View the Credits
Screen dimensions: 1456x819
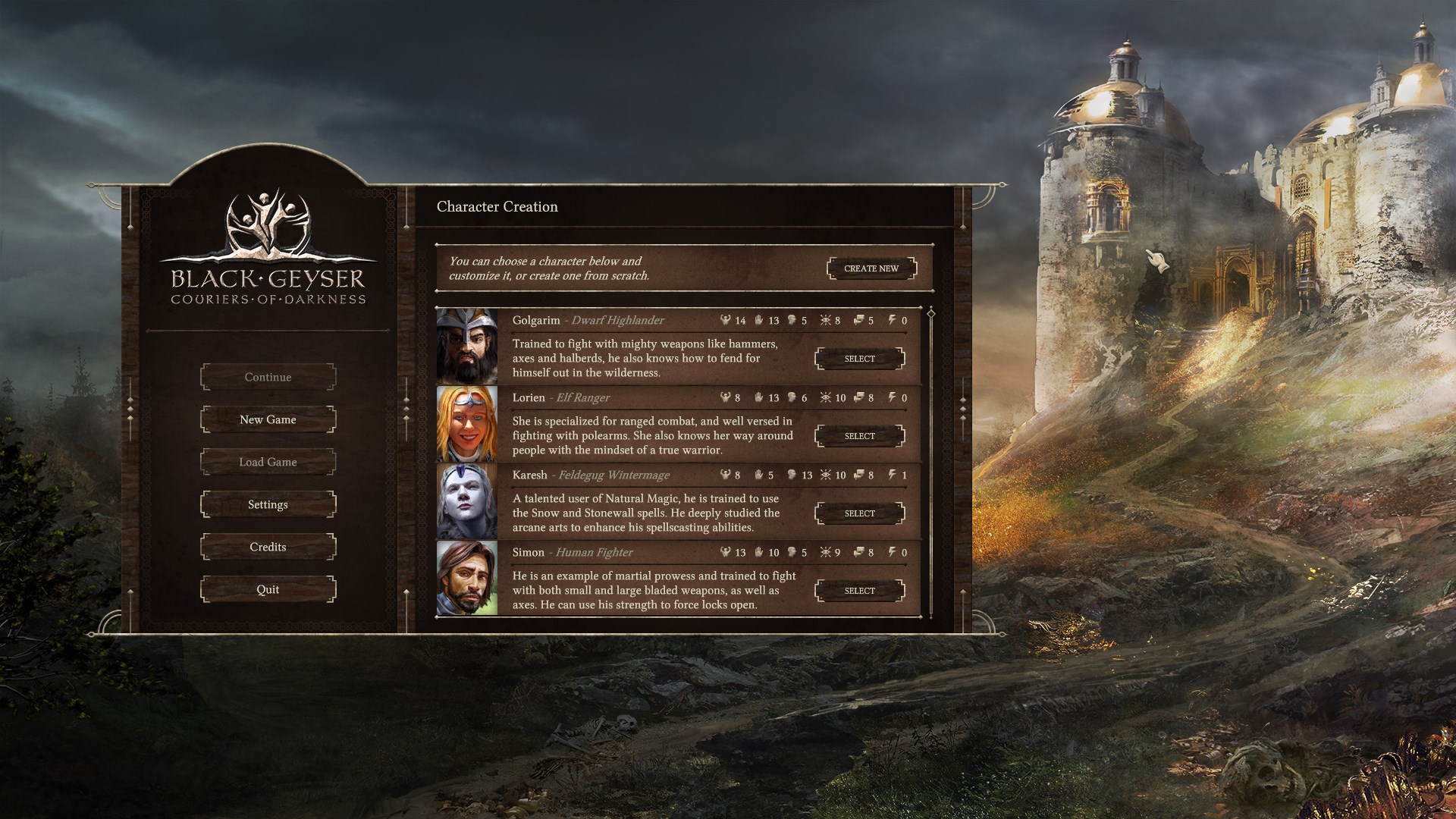268,547
